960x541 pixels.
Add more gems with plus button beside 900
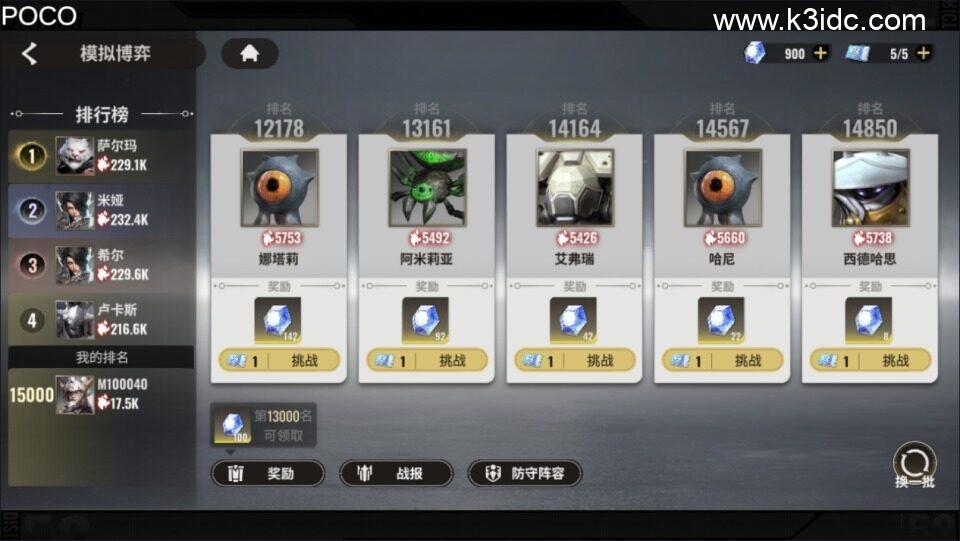821,54
